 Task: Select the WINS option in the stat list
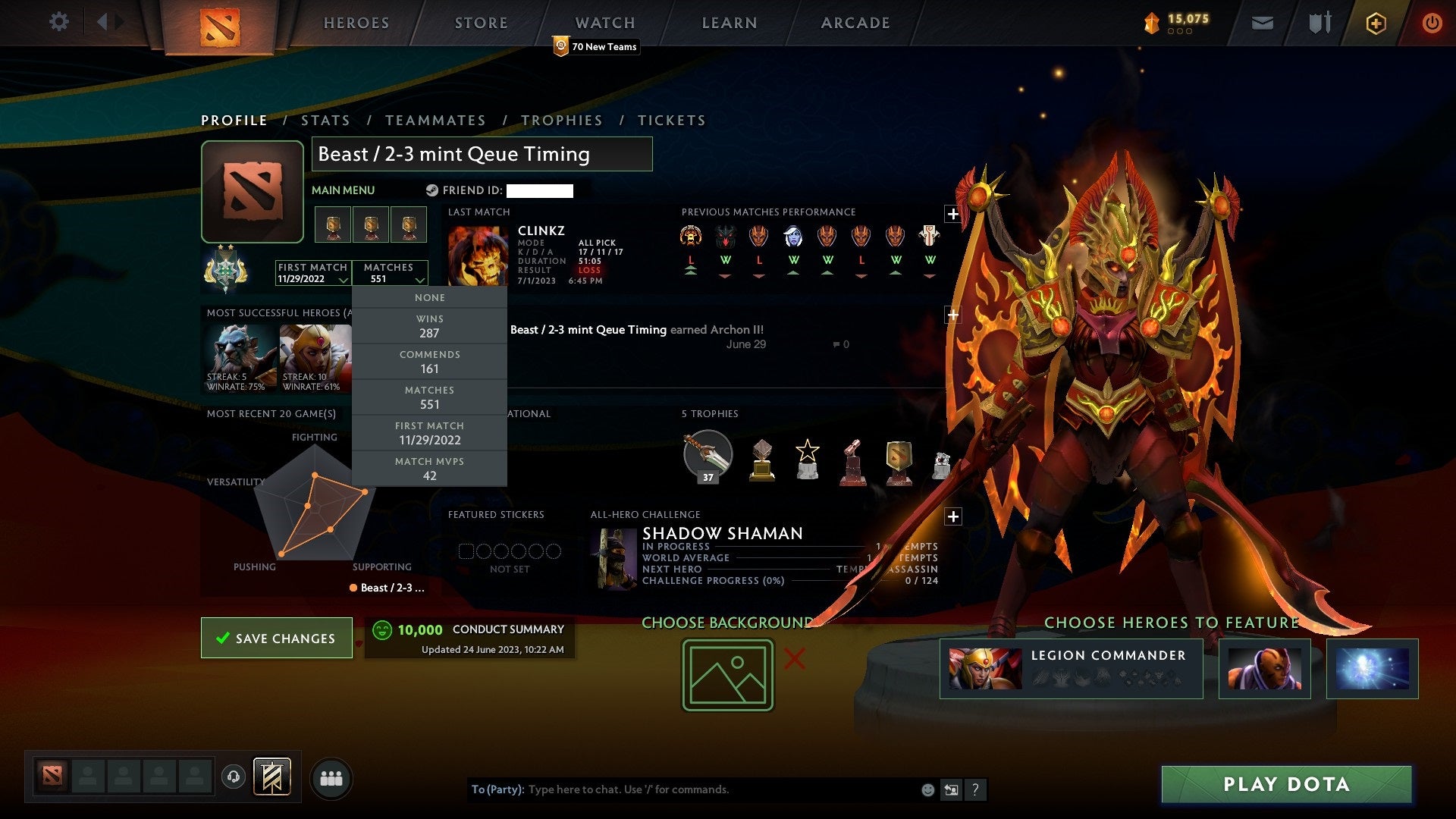(429, 326)
